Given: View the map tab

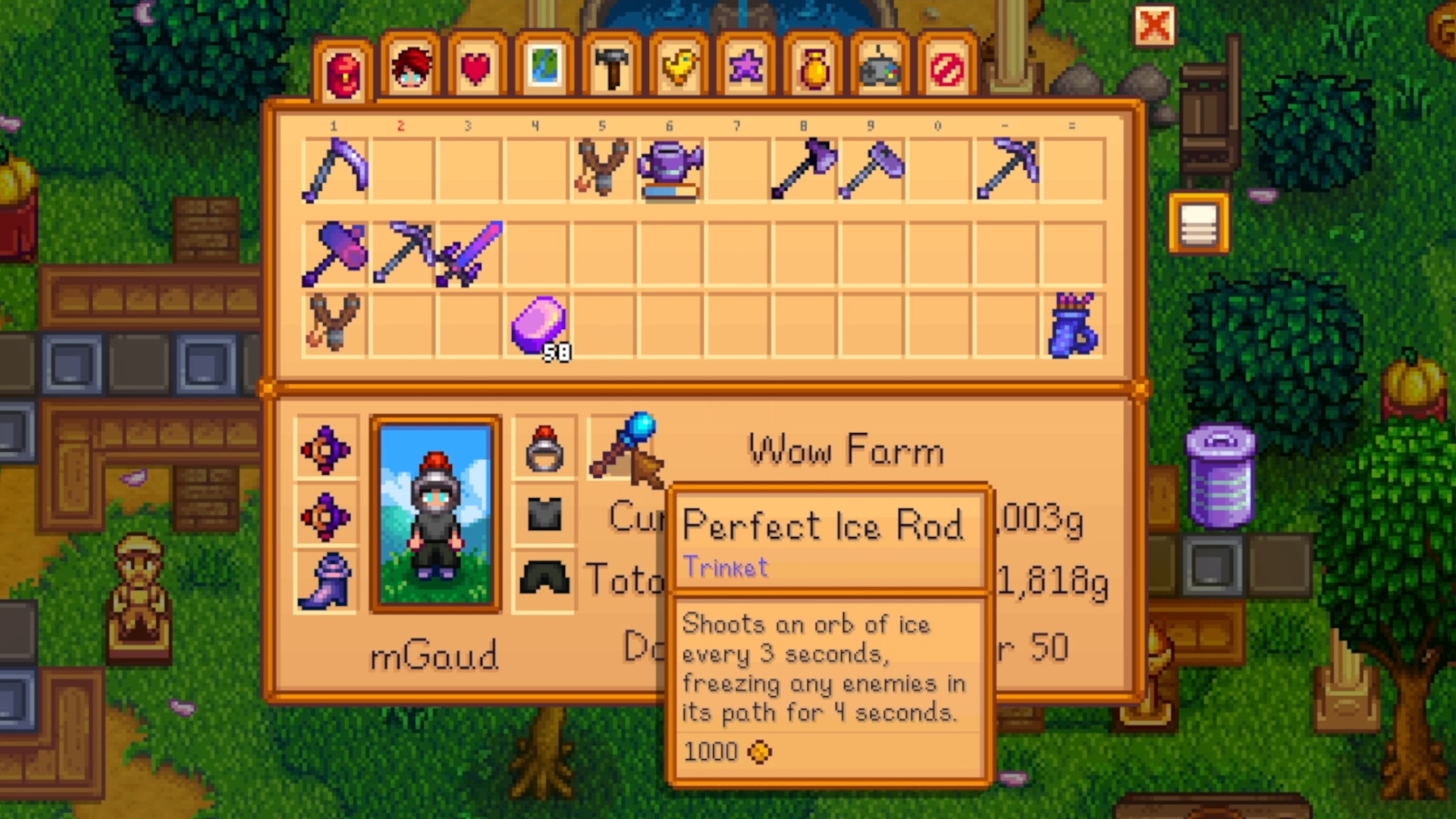Looking at the screenshot, I should pos(543,68).
